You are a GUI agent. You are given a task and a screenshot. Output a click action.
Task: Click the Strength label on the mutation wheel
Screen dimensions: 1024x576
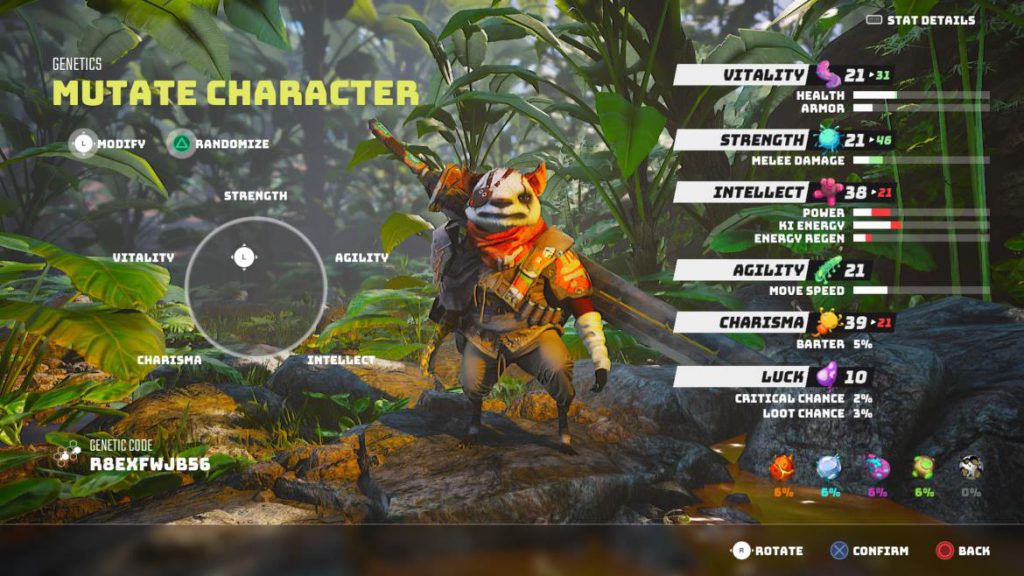(255, 196)
